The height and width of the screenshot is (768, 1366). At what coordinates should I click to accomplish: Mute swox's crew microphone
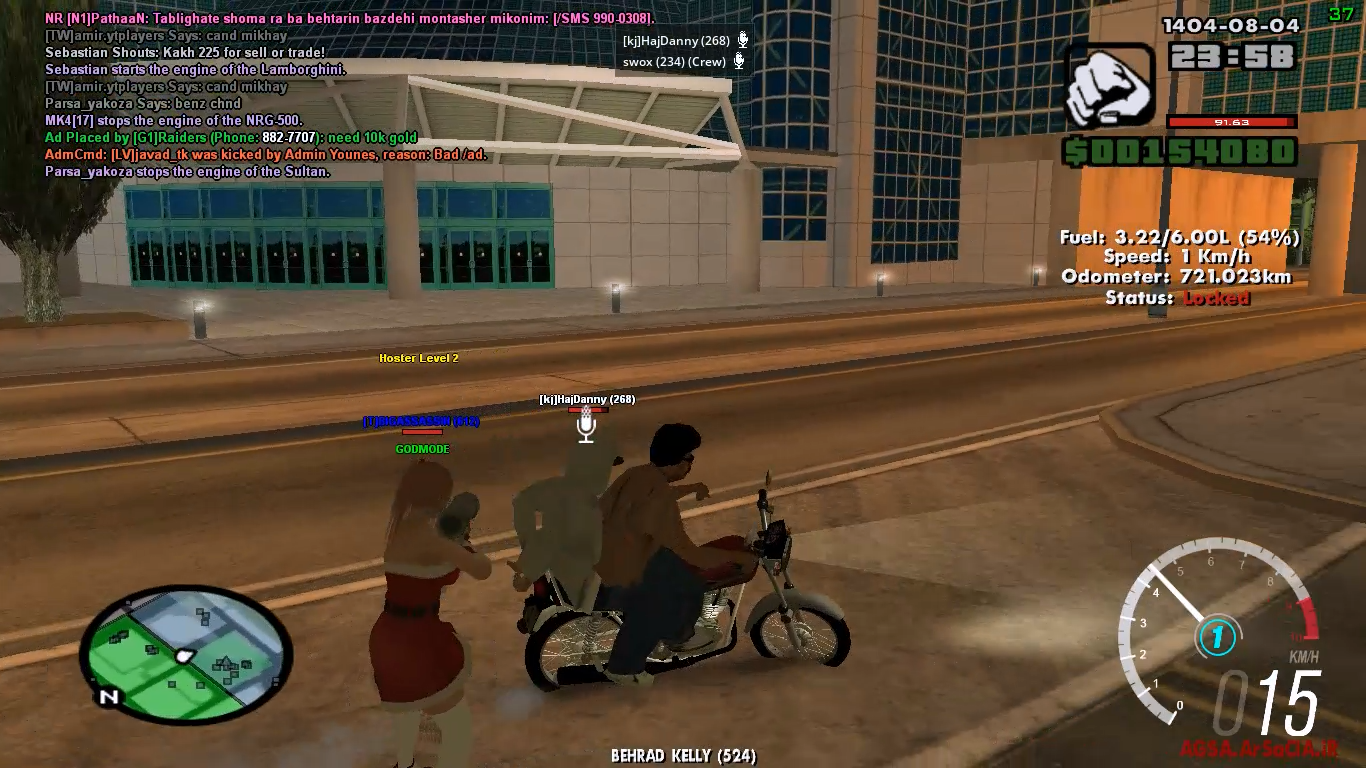pos(738,61)
